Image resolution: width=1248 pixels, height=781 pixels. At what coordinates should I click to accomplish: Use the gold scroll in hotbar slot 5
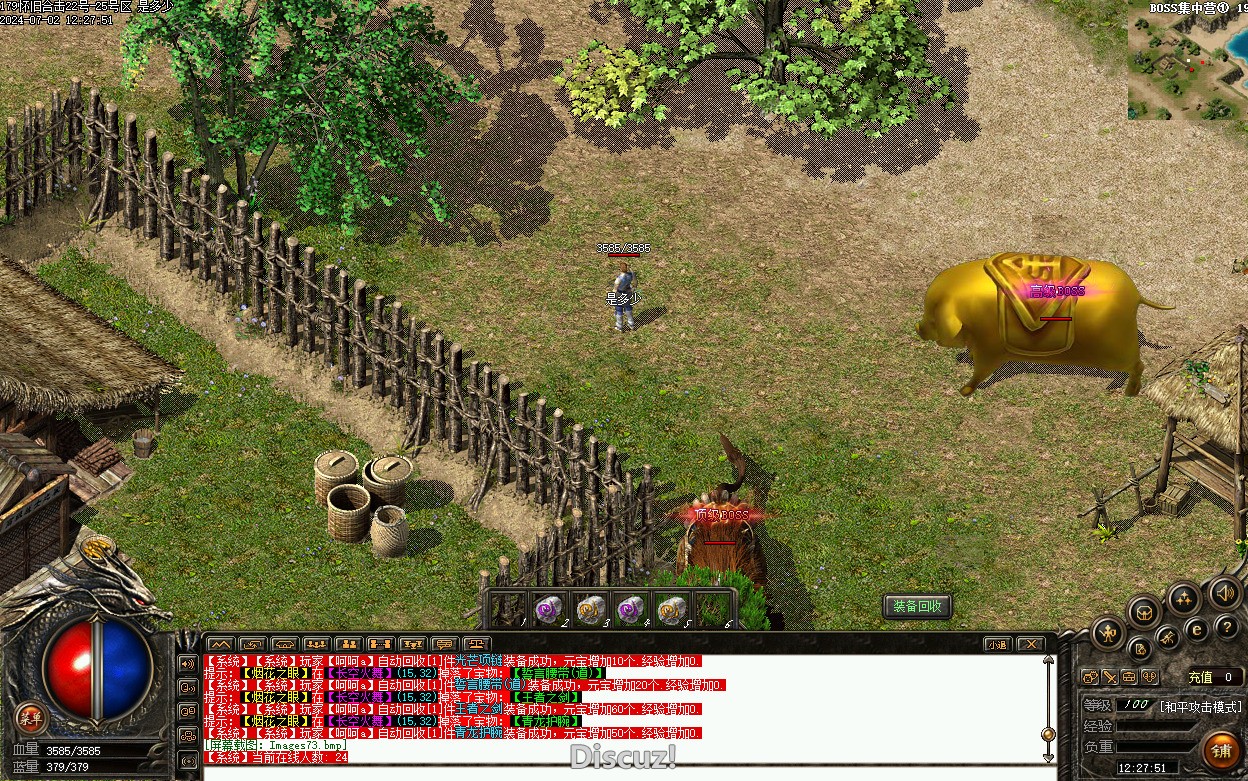(672, 607)
